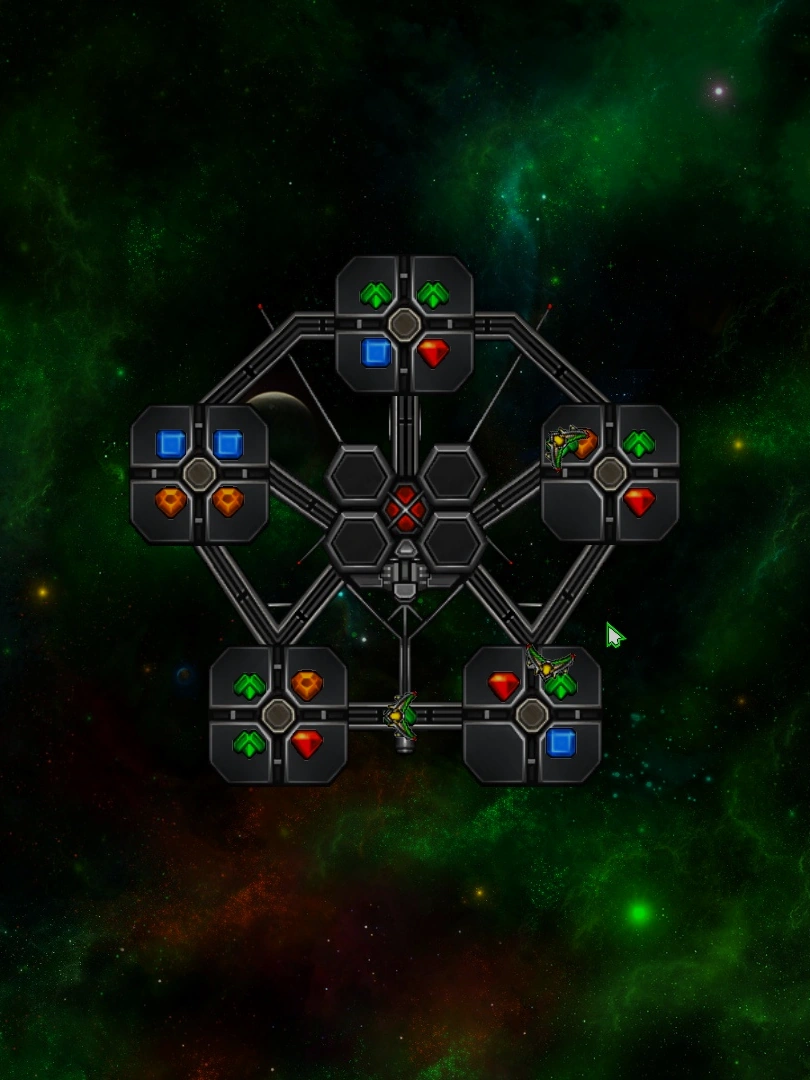Screen dimensions: 810x1080
Task: Choose the red gem in the bottom-right pod
Action: [x=504, y=686]
